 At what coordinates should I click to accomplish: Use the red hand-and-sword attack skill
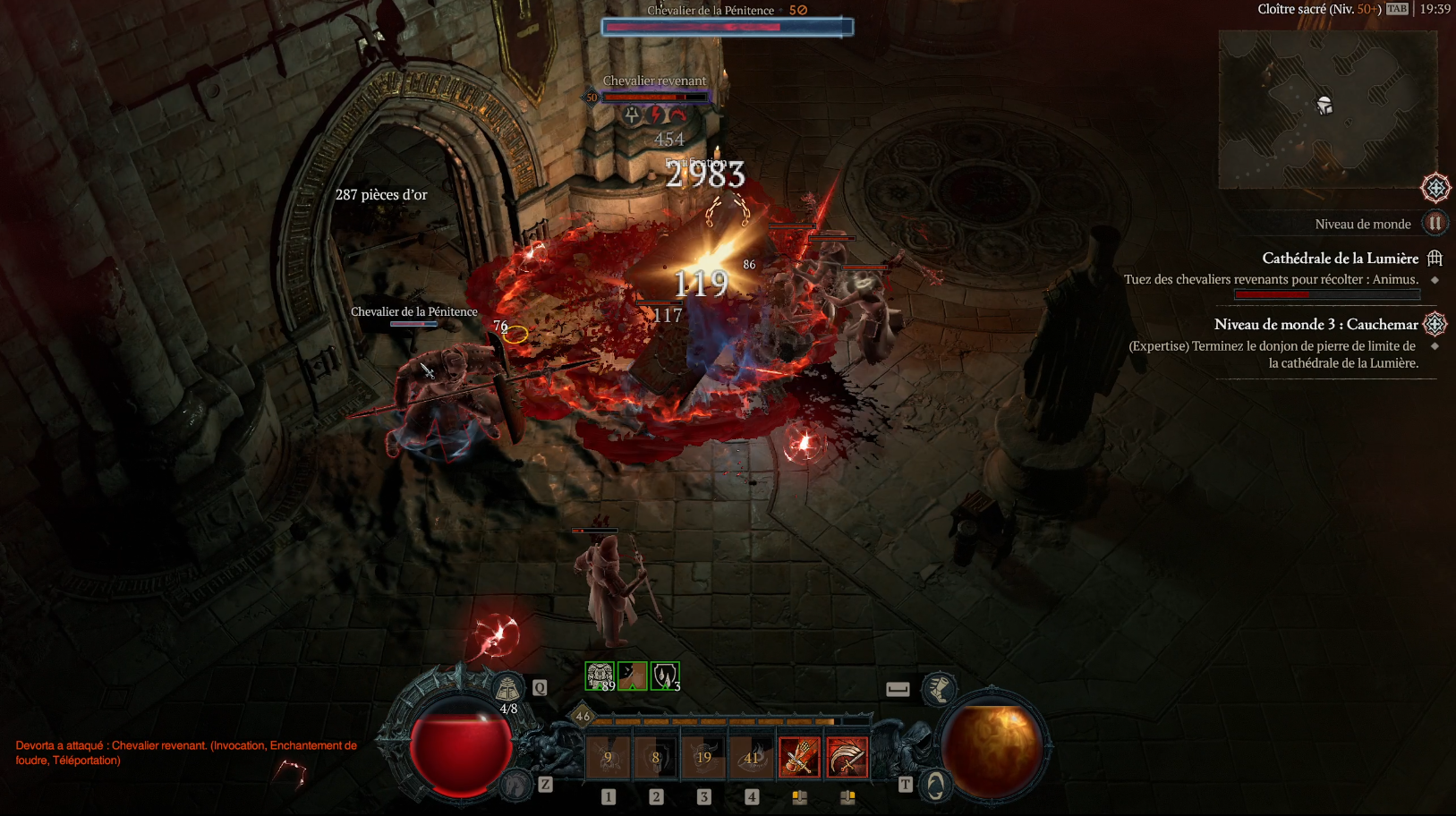(x=799, y=758)
